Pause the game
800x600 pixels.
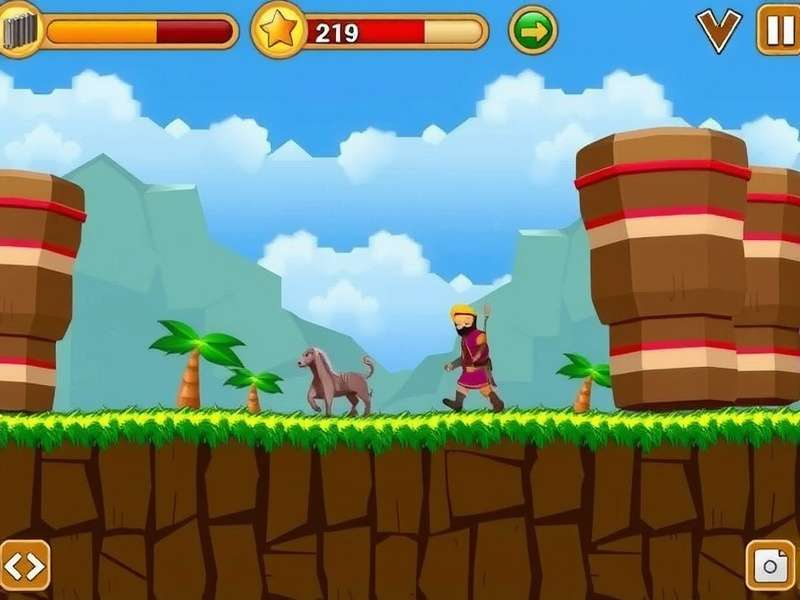click(x=776, y=29)
